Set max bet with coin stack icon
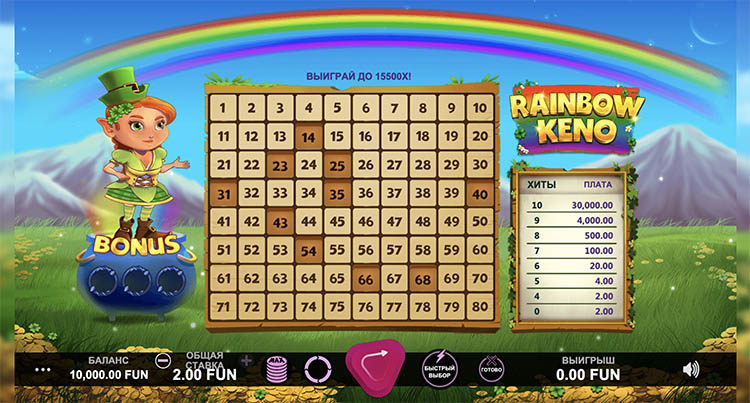Viewport: 750px width, 403px height. (276, 369)
